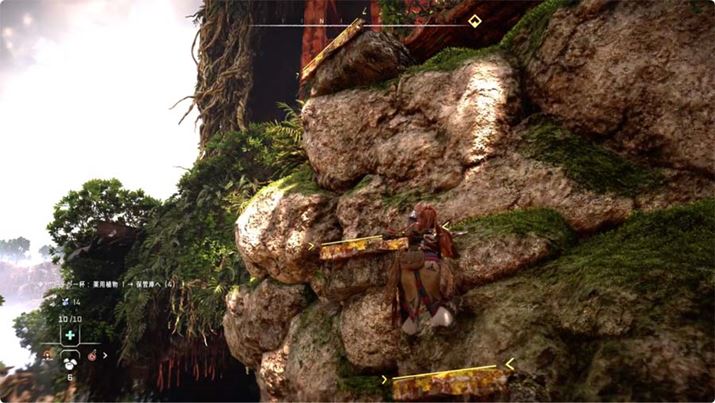The width and height of the screenshot is (715, 403).
Task: Select the medicinal berries healing slot
Action: (70, 336)
